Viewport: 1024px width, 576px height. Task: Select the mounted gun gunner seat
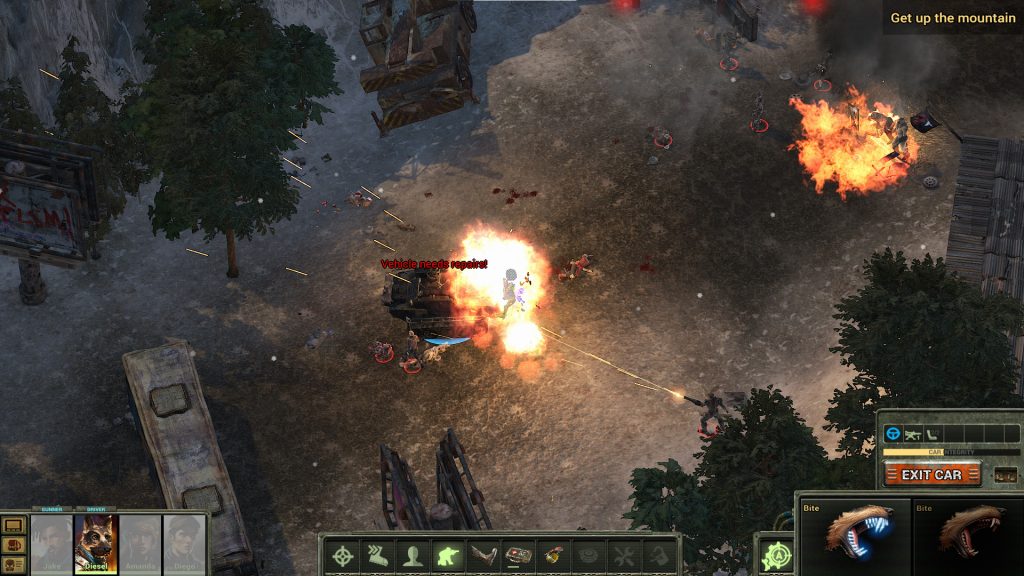[x=913, y=435]
